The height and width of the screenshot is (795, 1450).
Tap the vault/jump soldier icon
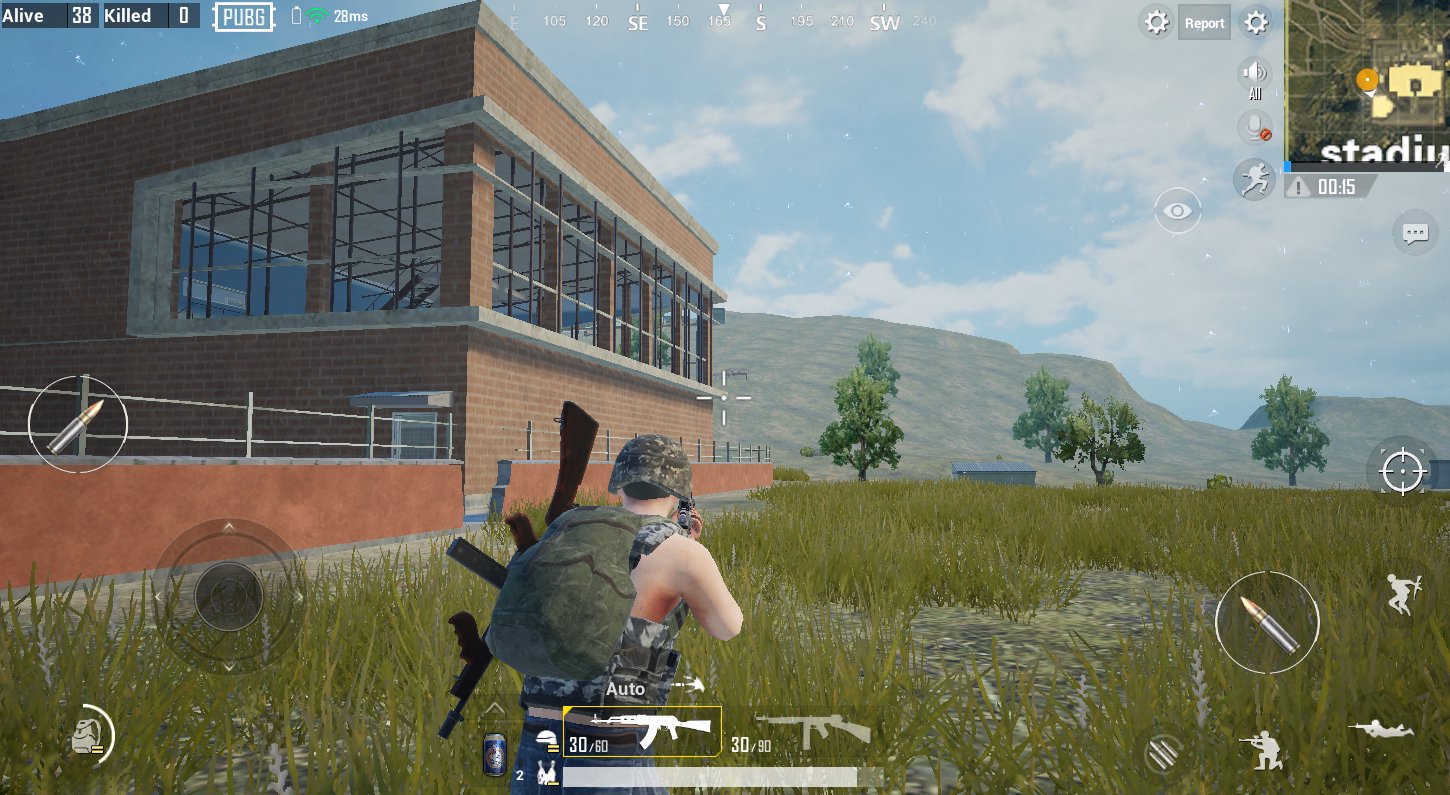coord(1403,596)
